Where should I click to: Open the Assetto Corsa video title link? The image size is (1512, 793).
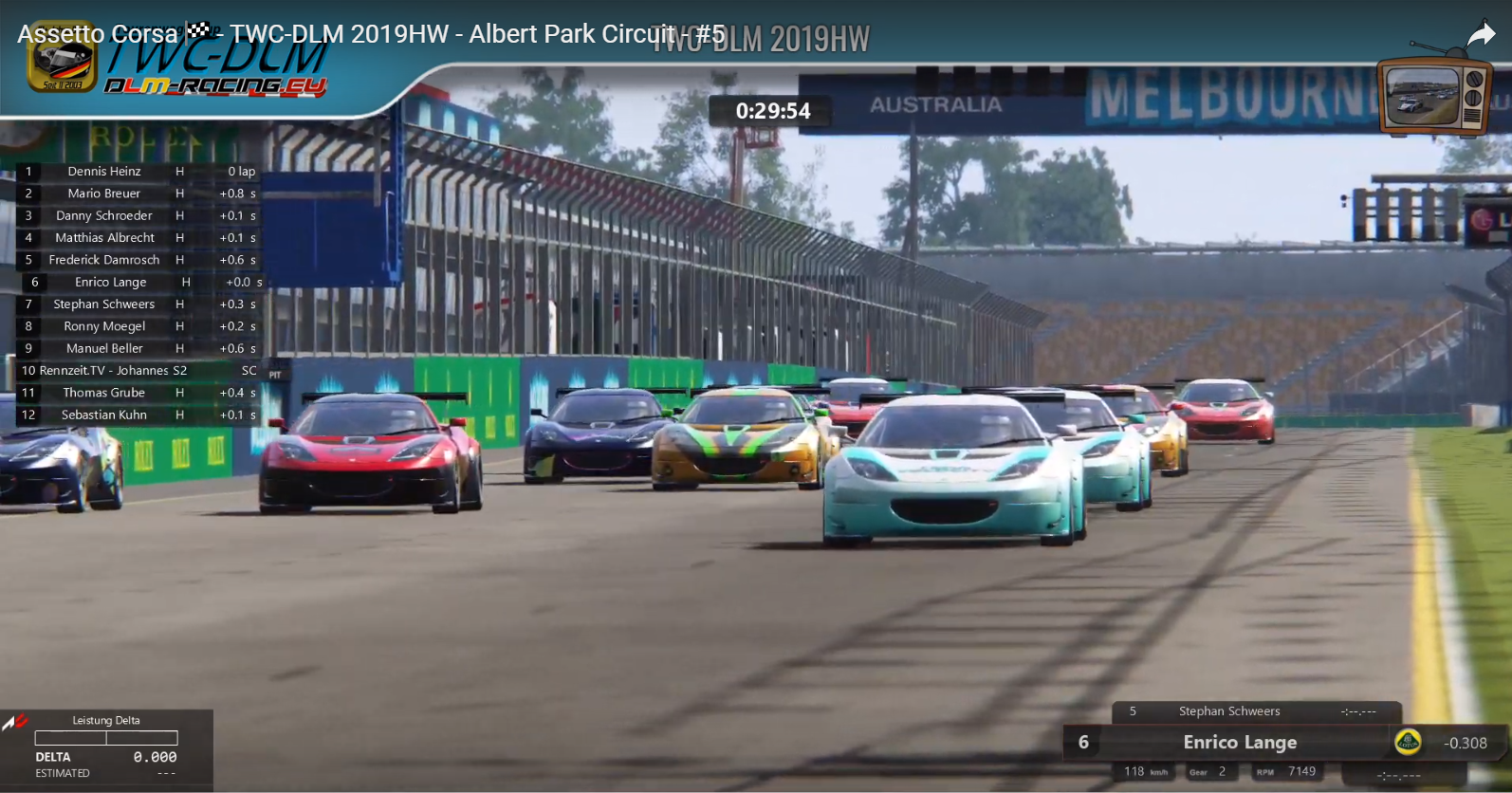pos(370,34)
